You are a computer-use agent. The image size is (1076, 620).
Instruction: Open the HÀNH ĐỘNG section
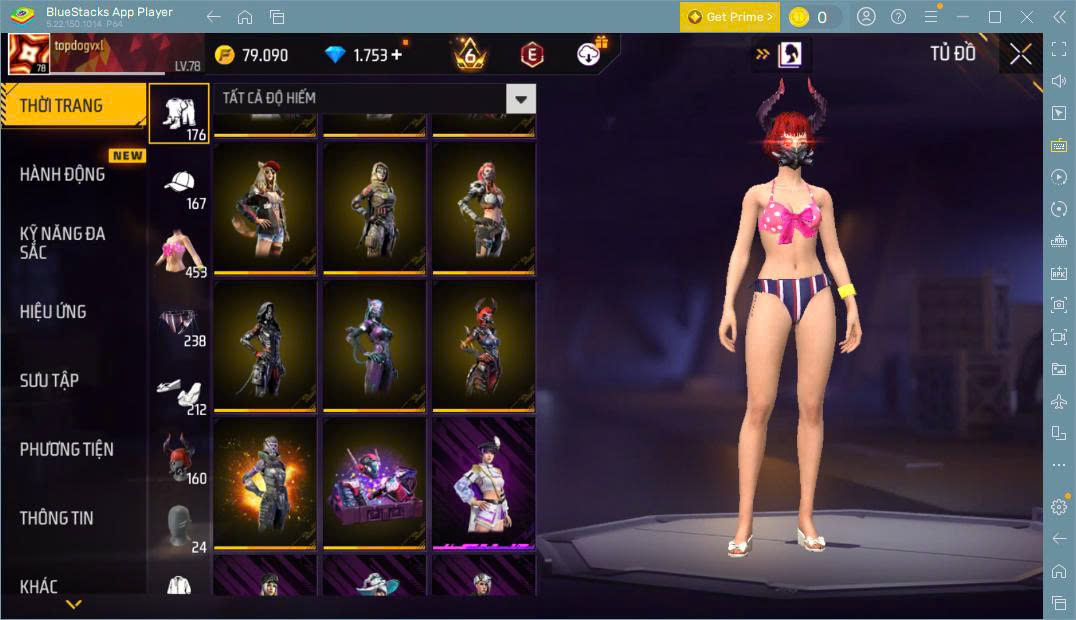(x=62, y=174)
